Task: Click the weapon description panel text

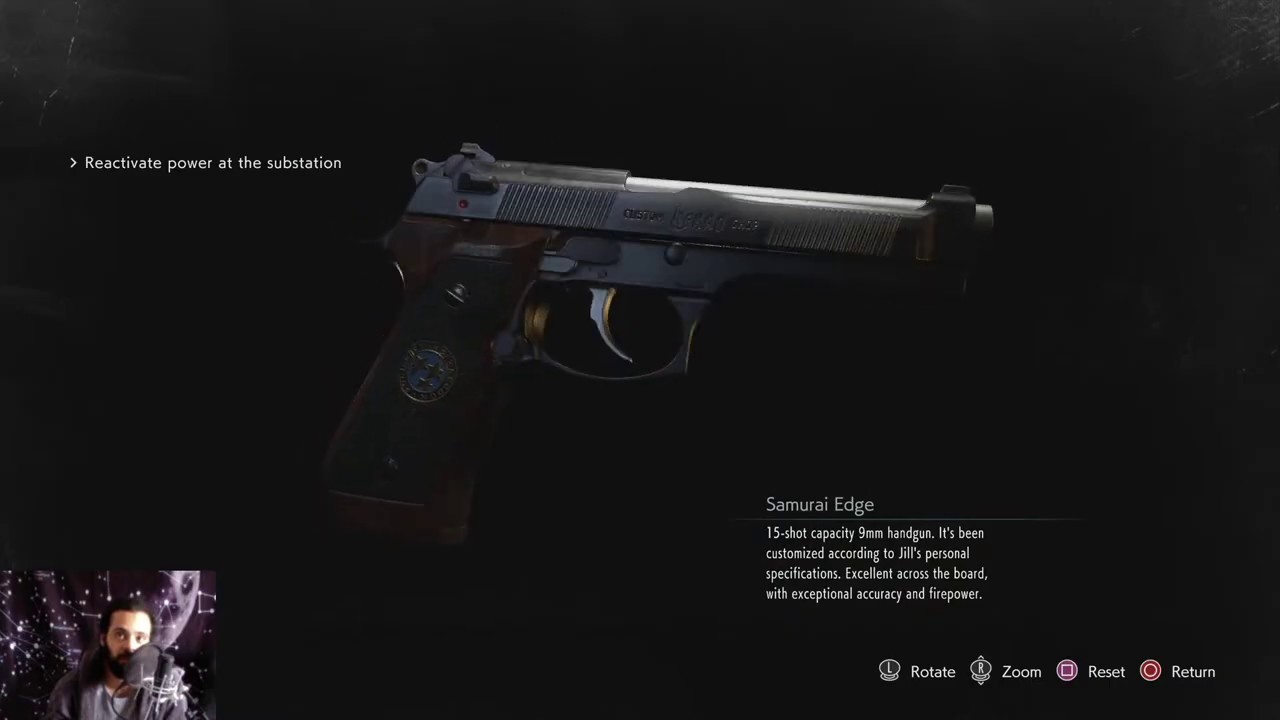Action: point(876,563)
